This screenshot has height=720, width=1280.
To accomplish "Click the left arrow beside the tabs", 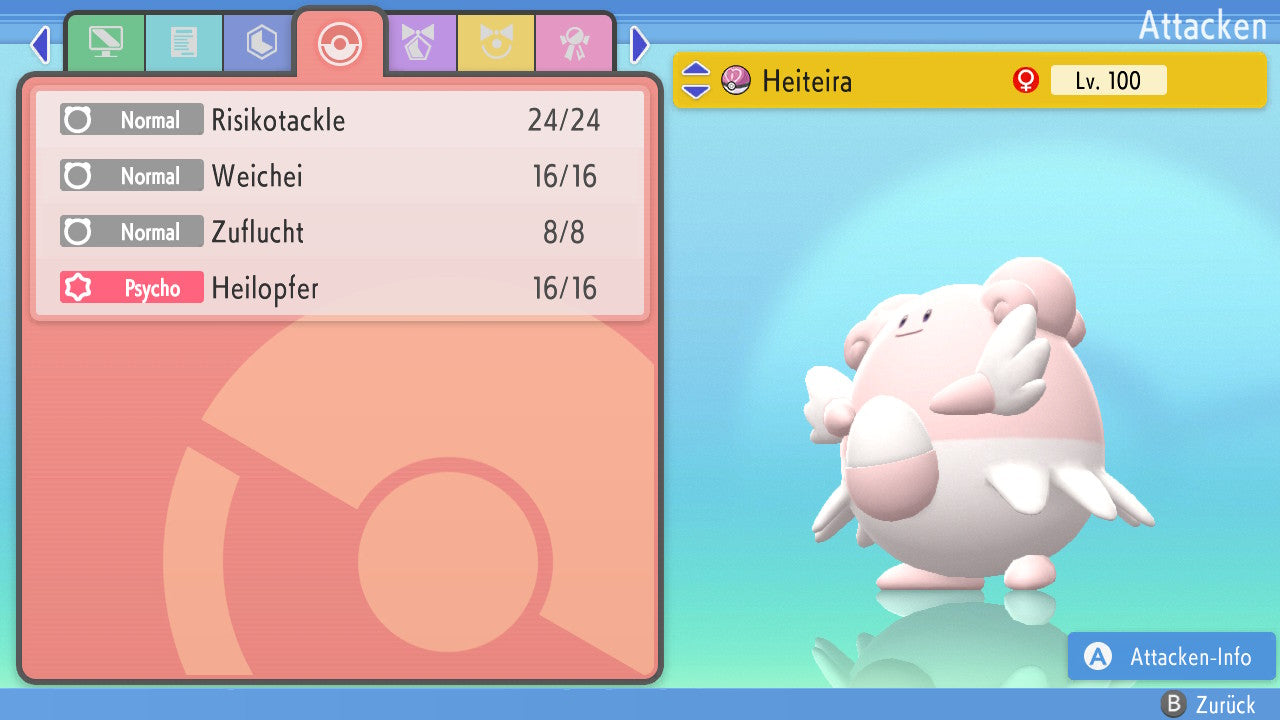I will [x=40, y=45].
